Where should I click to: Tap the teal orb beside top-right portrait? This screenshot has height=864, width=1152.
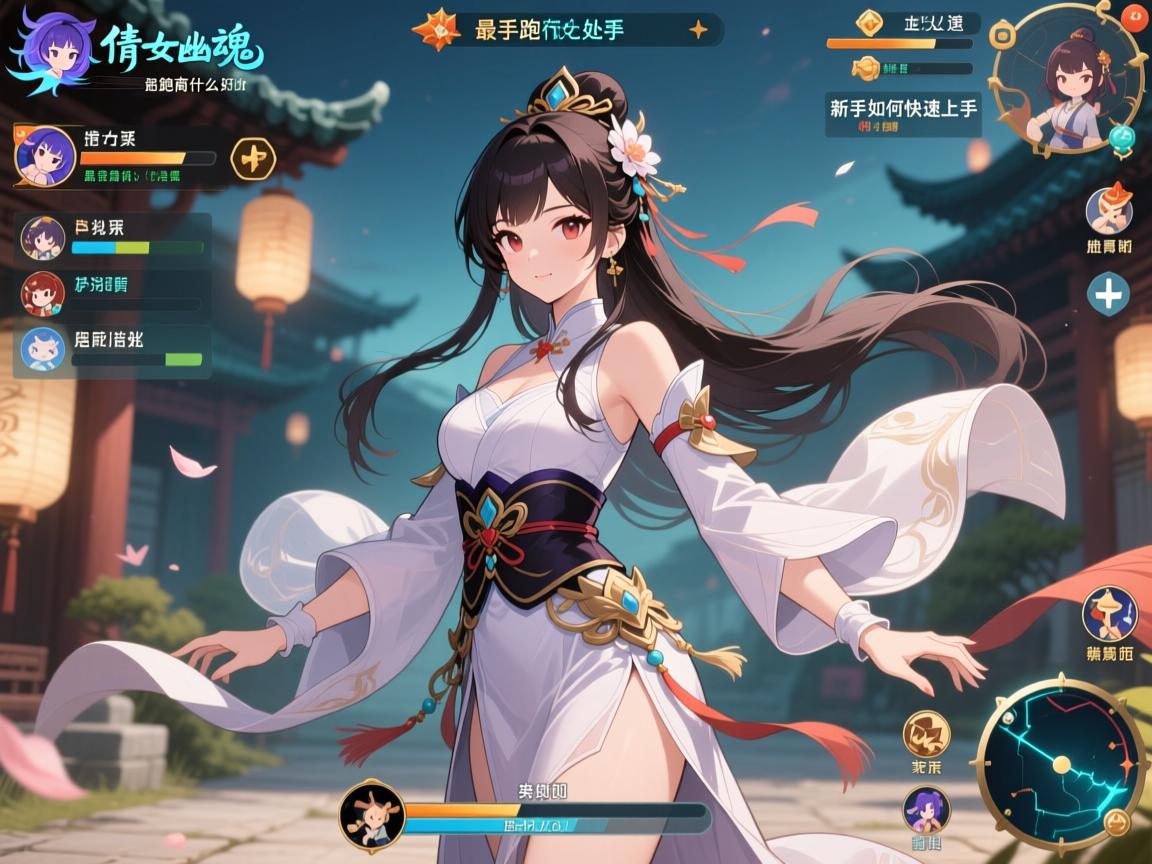1124,138
